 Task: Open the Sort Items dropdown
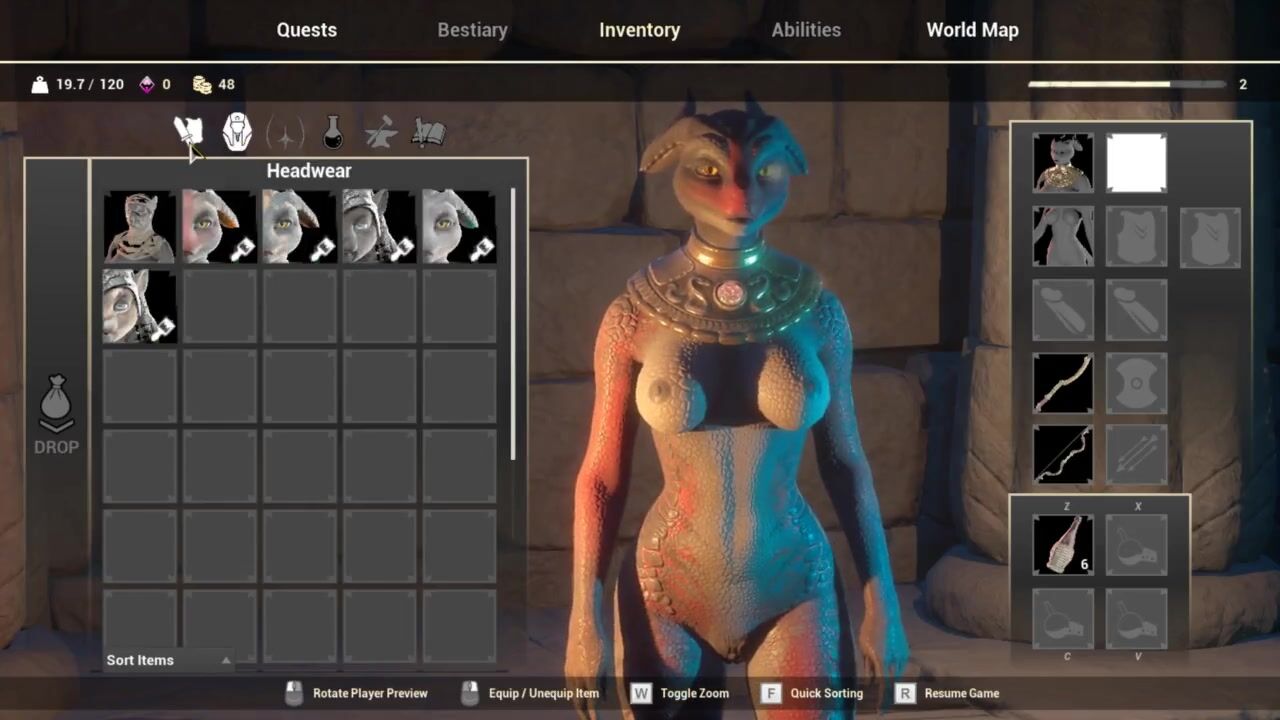168,660
